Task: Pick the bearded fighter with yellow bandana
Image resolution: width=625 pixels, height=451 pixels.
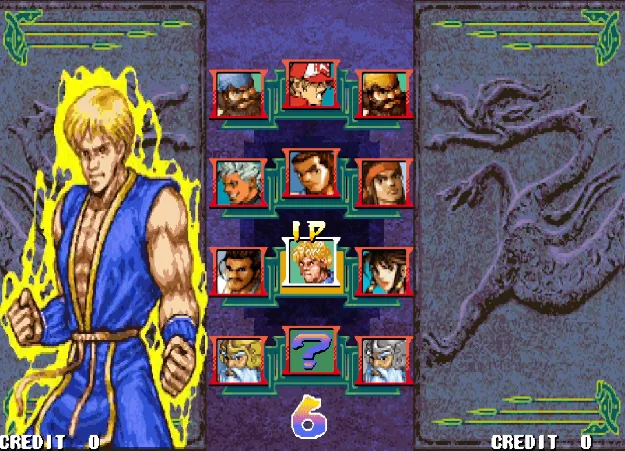Action: tap(383, 93)
